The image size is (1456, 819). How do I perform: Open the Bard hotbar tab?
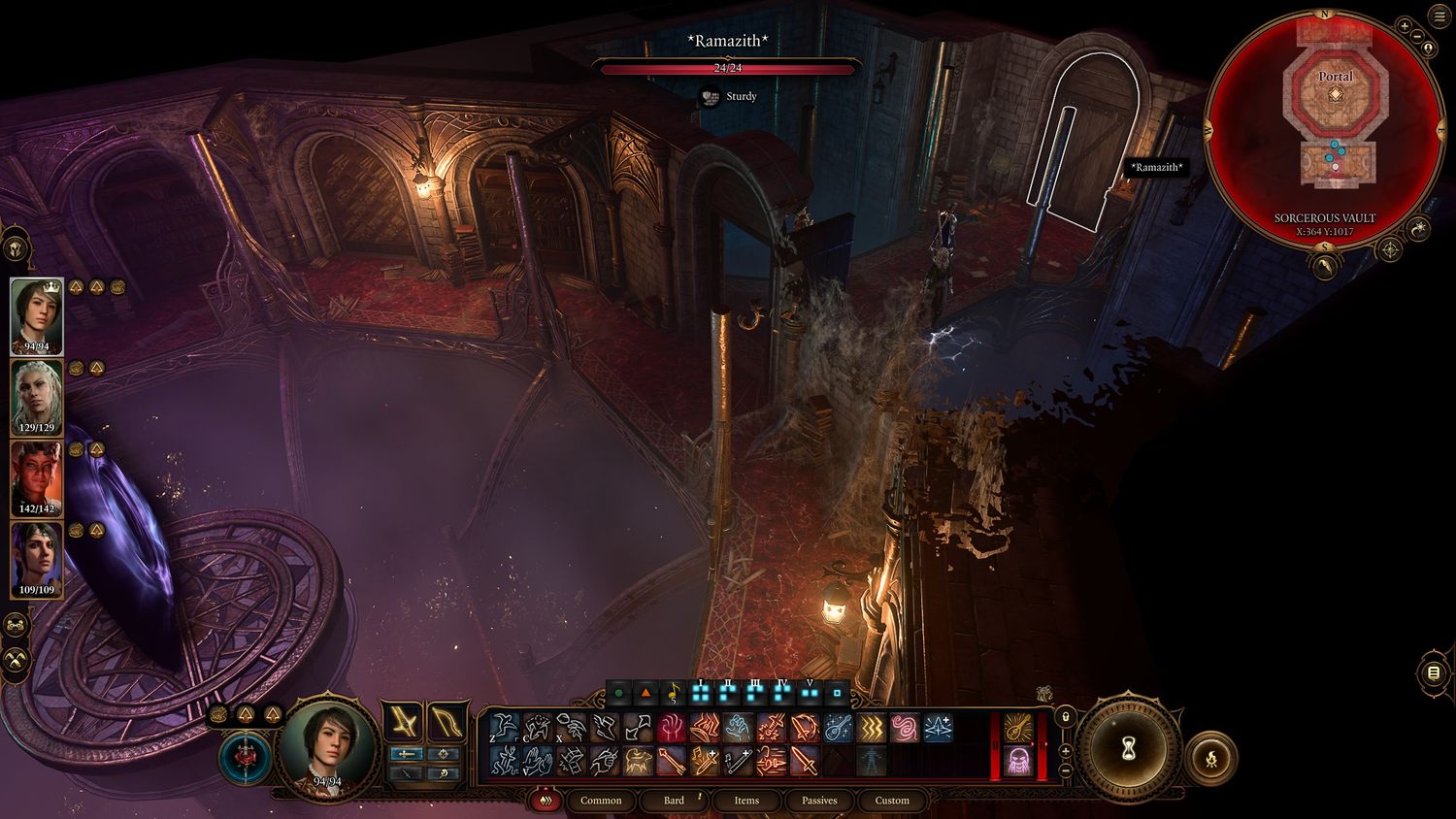pyautogui.click(x=674, y=801)
